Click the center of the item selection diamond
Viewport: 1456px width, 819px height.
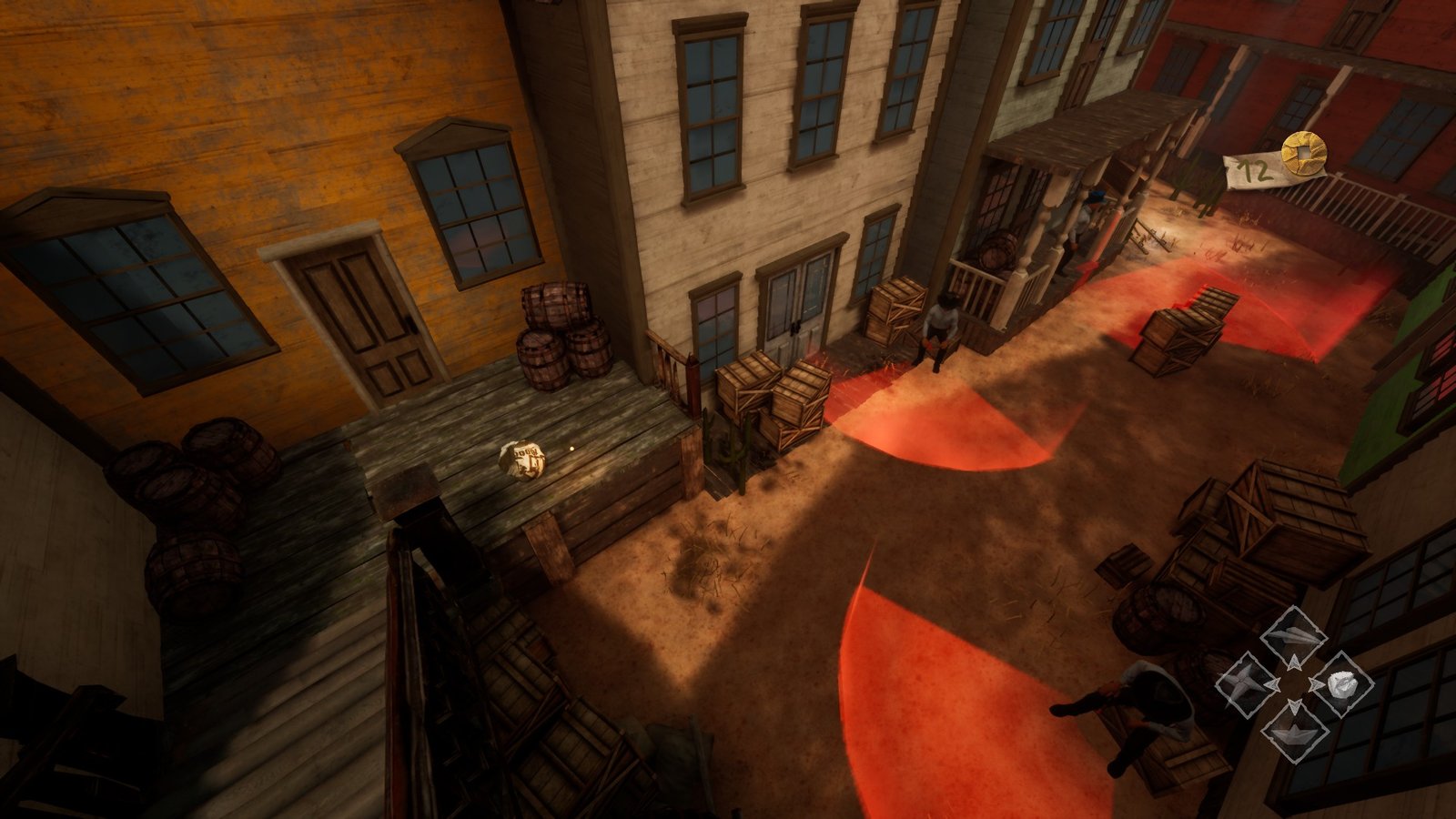tap(1293, 683)
